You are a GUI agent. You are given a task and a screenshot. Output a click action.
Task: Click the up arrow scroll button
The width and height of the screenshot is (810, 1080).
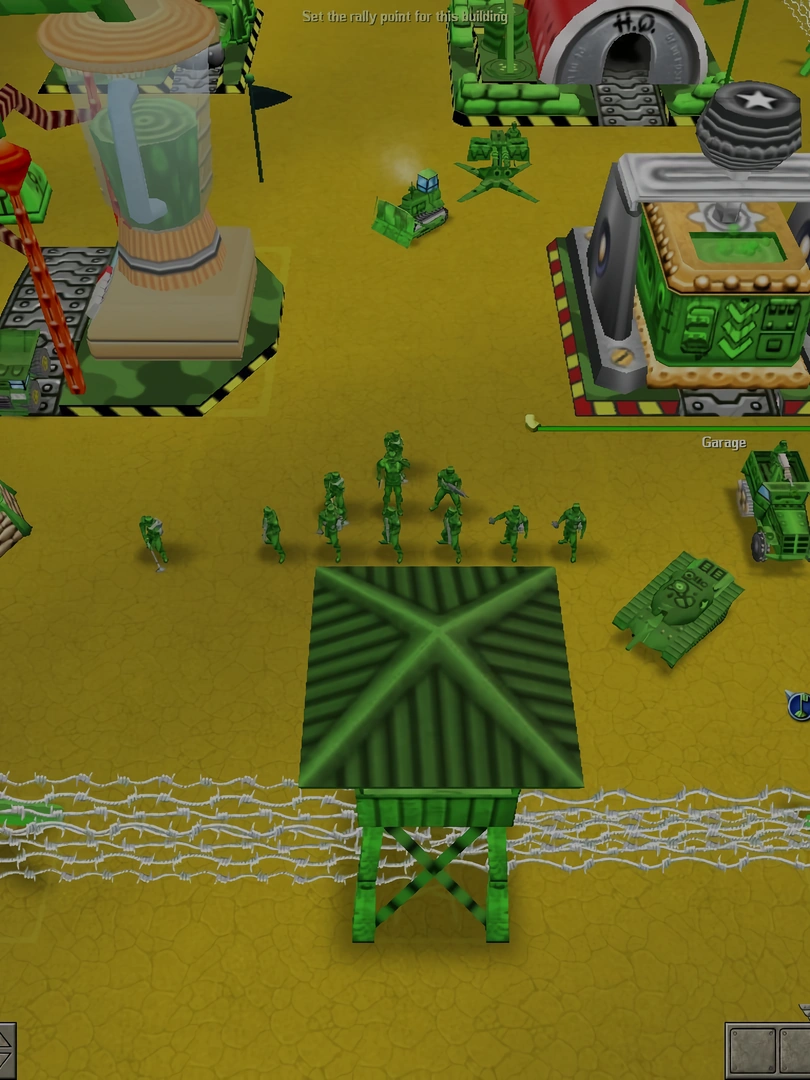(x=5, y=1038)
